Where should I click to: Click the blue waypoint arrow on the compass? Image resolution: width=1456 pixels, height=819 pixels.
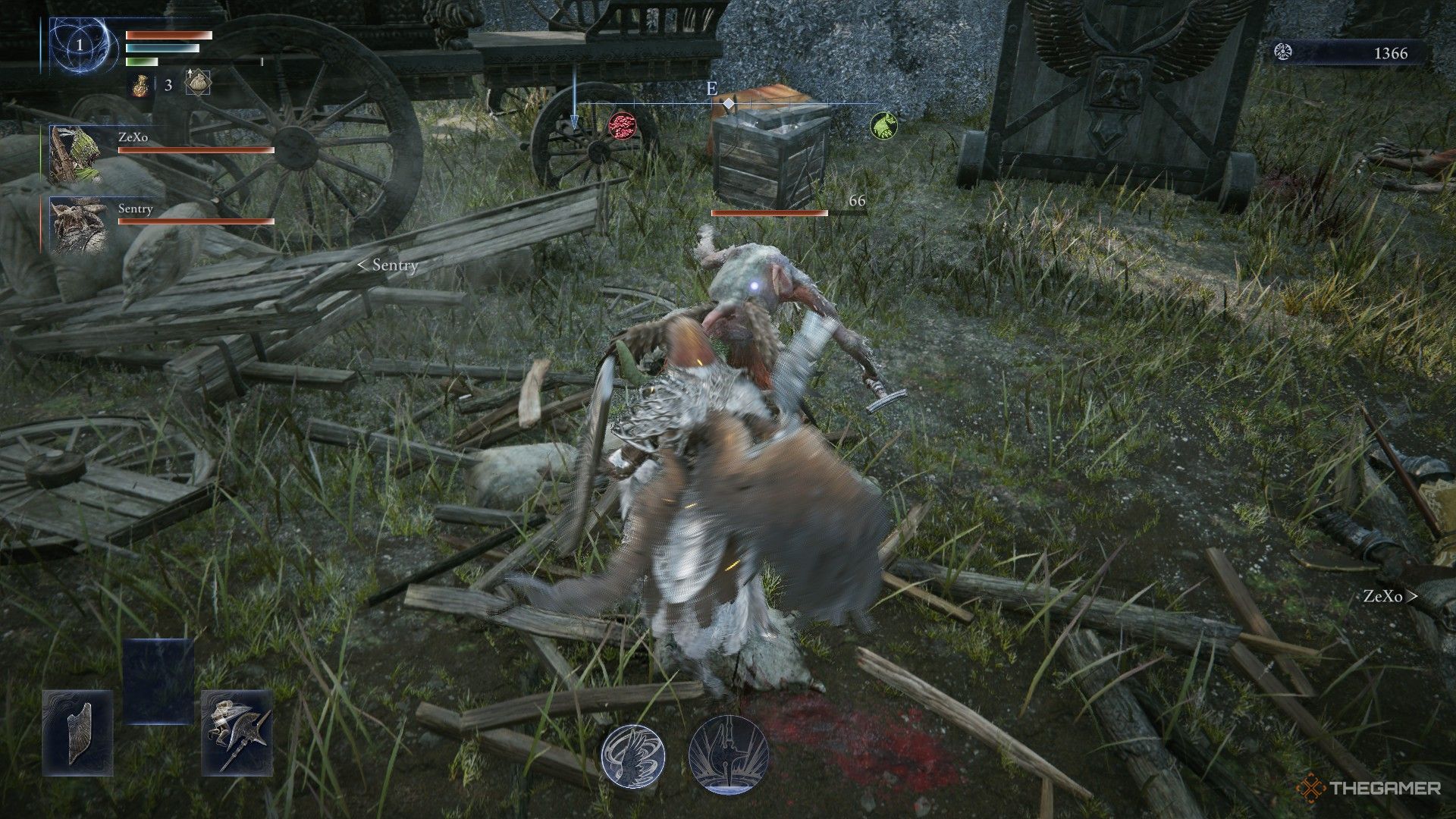point(574,117)
